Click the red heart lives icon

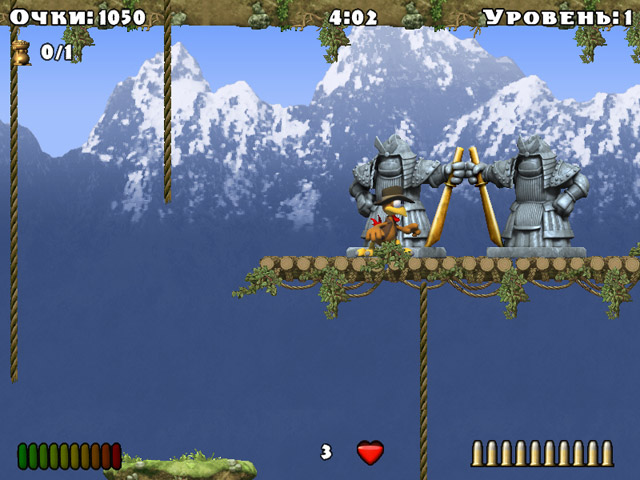tap(370, 453)
